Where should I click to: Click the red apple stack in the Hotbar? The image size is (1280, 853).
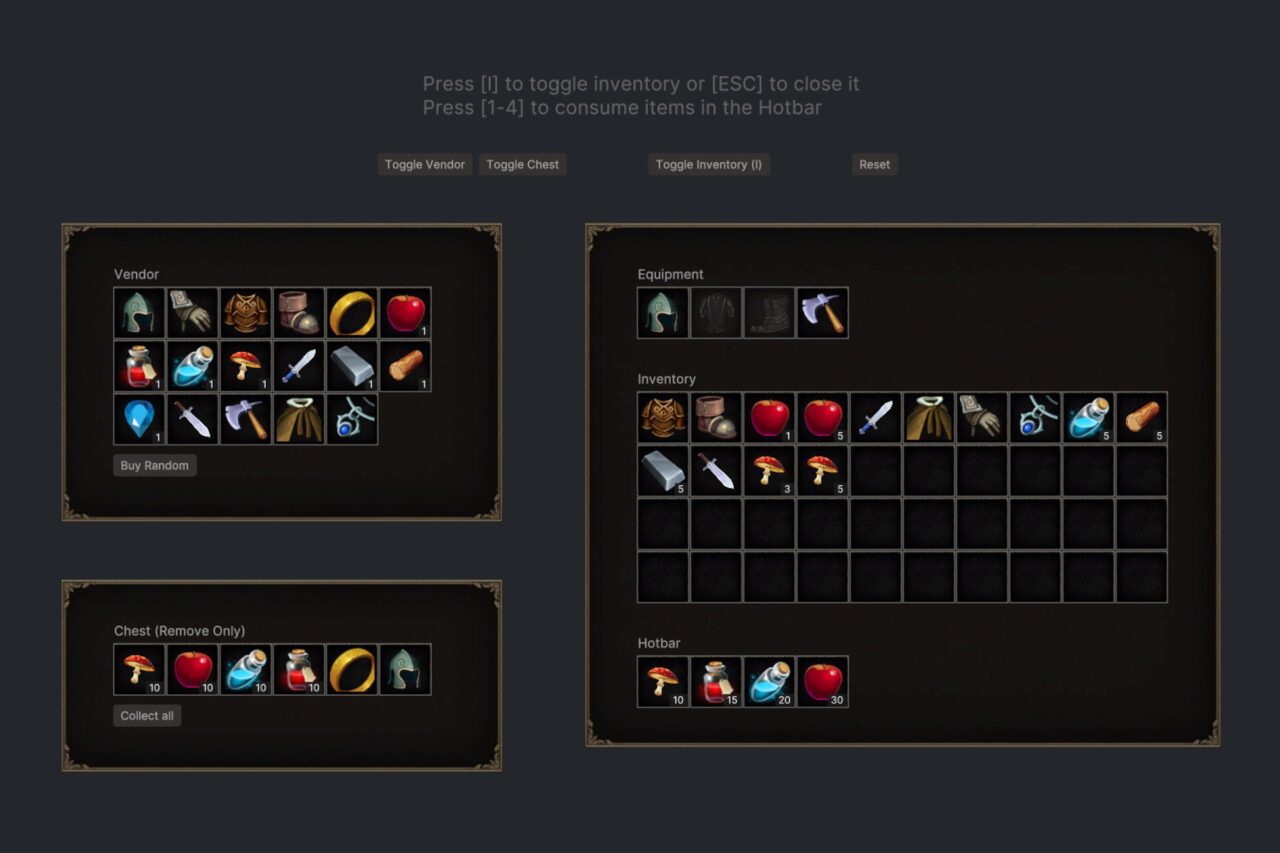(x=822, y=681)
